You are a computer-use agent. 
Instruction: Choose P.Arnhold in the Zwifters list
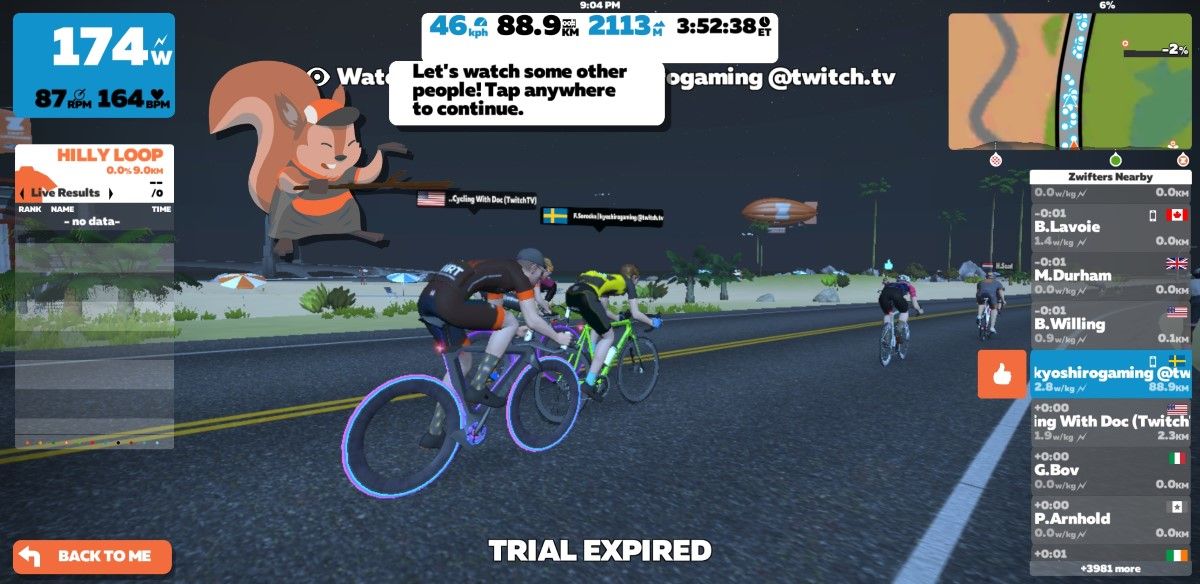pos(1110,518)
